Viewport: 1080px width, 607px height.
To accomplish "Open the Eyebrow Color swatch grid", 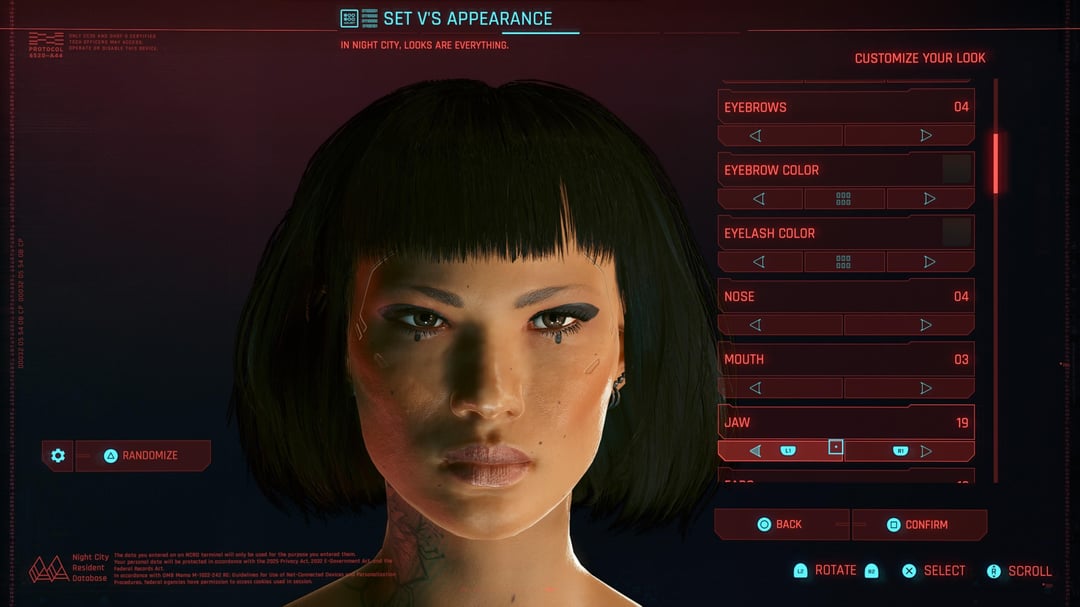I will (x=844, y=198).
